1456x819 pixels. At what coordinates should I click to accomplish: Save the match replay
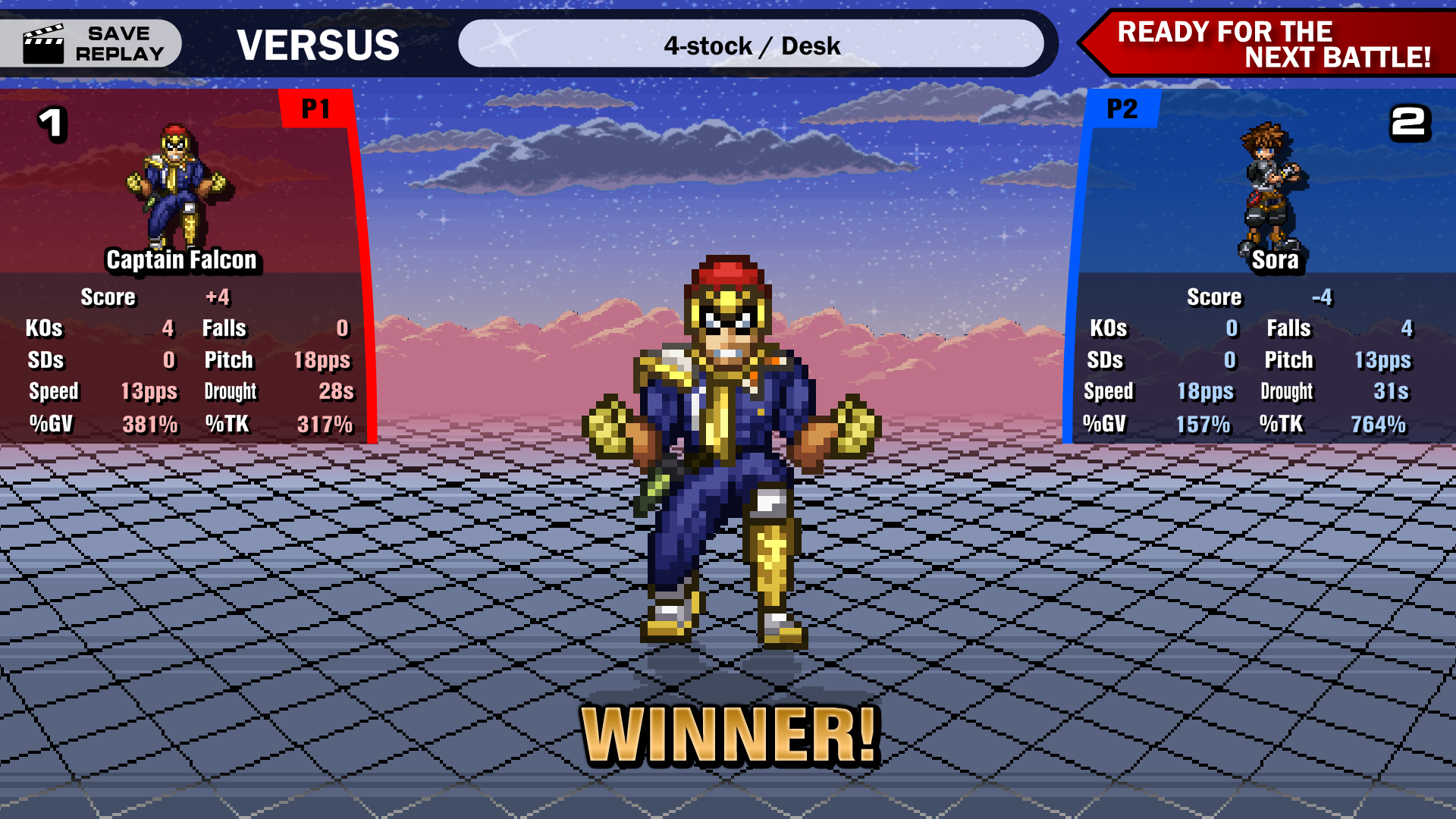pyautogui.click(x=93, y=44)
